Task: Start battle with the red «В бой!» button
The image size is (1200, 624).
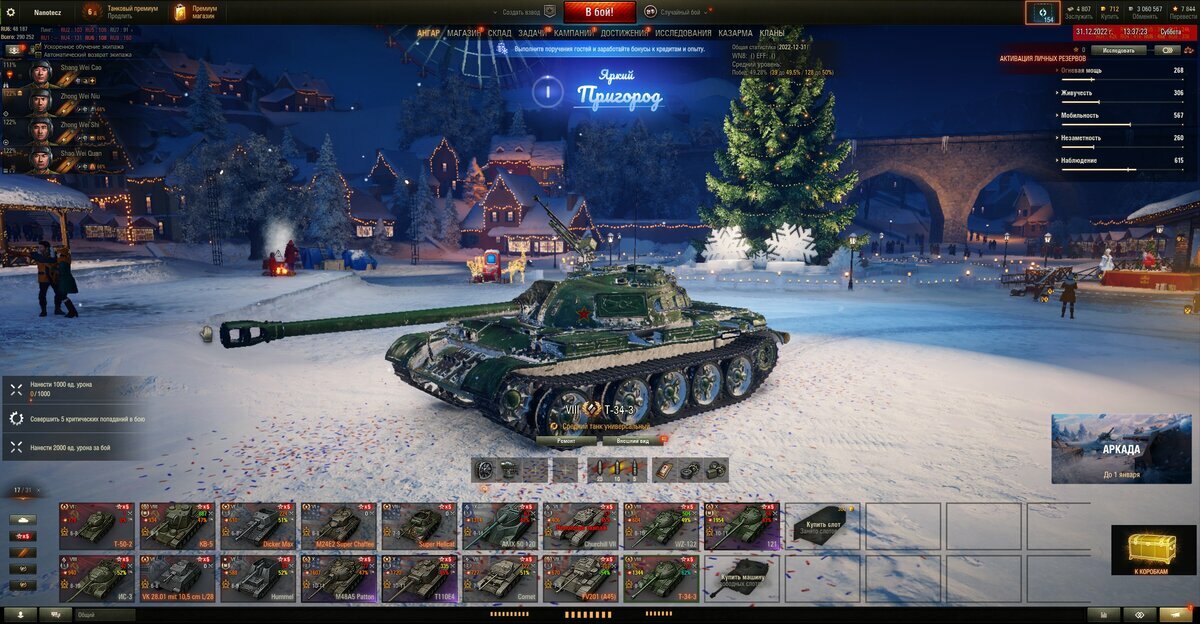Action: coord(600,12)
